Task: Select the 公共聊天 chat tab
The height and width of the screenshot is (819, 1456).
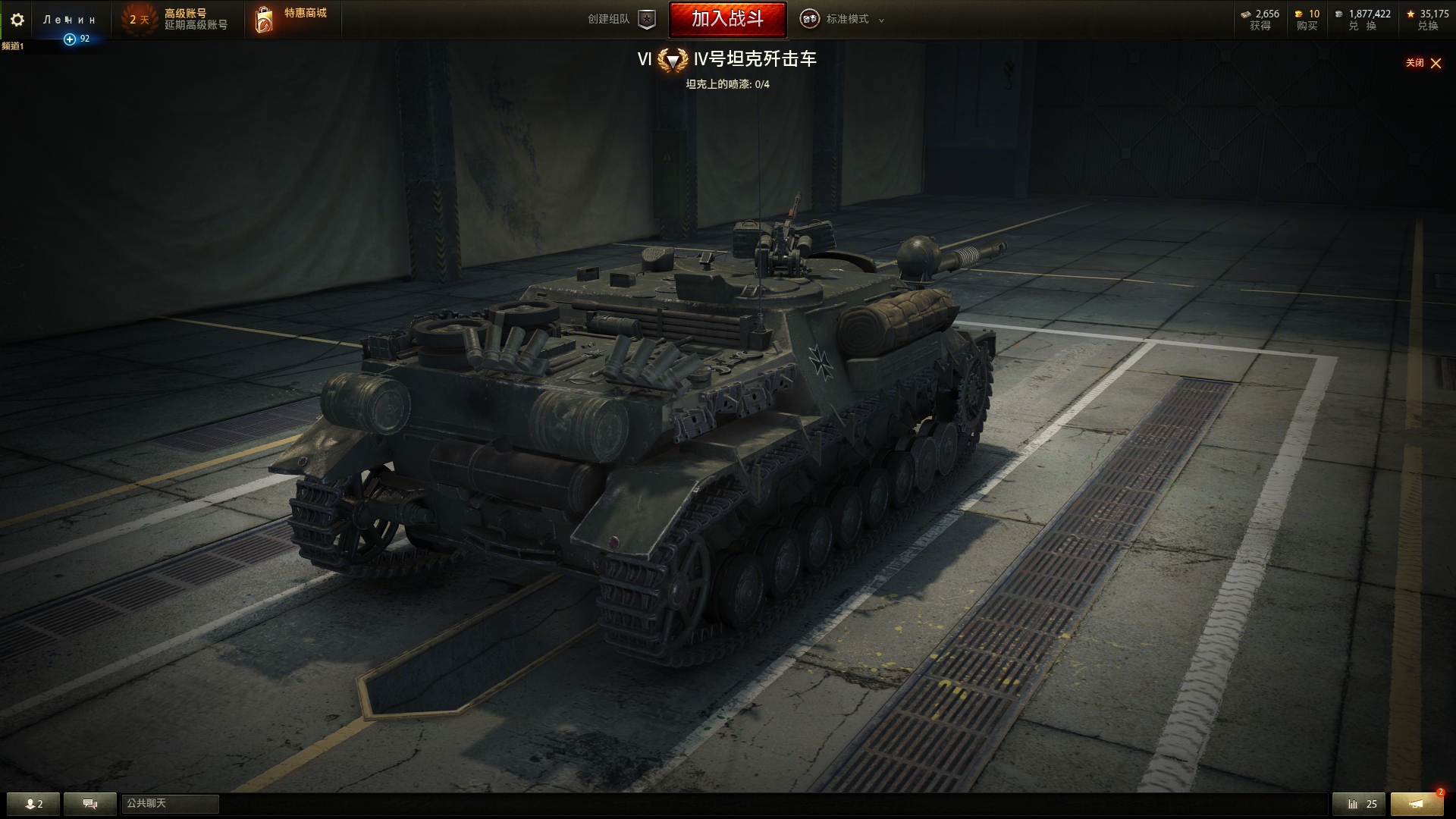Action: [x=170, y=804]
